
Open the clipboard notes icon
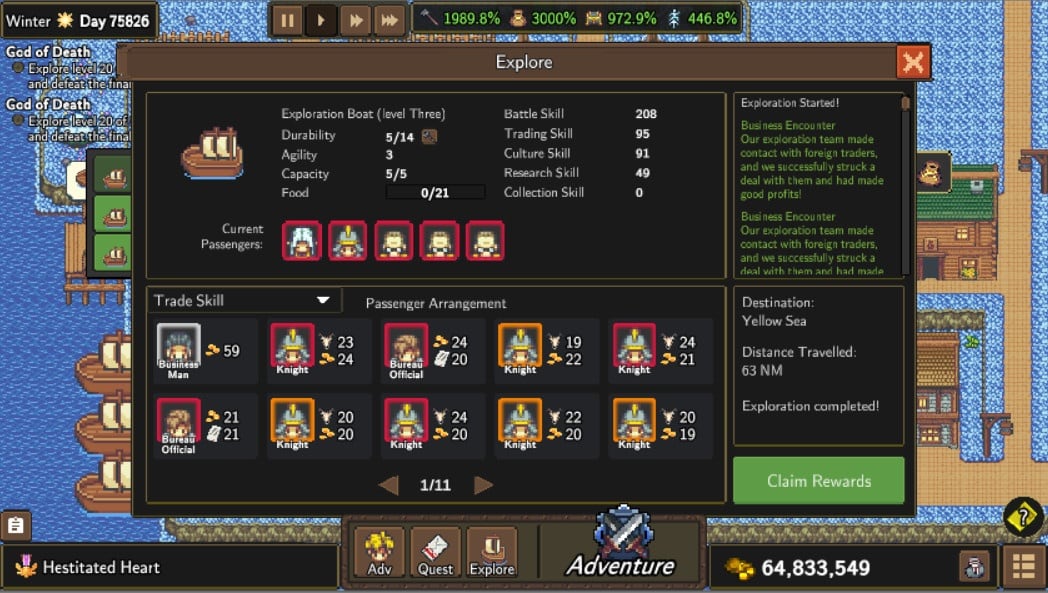click(x=16, y=525)
